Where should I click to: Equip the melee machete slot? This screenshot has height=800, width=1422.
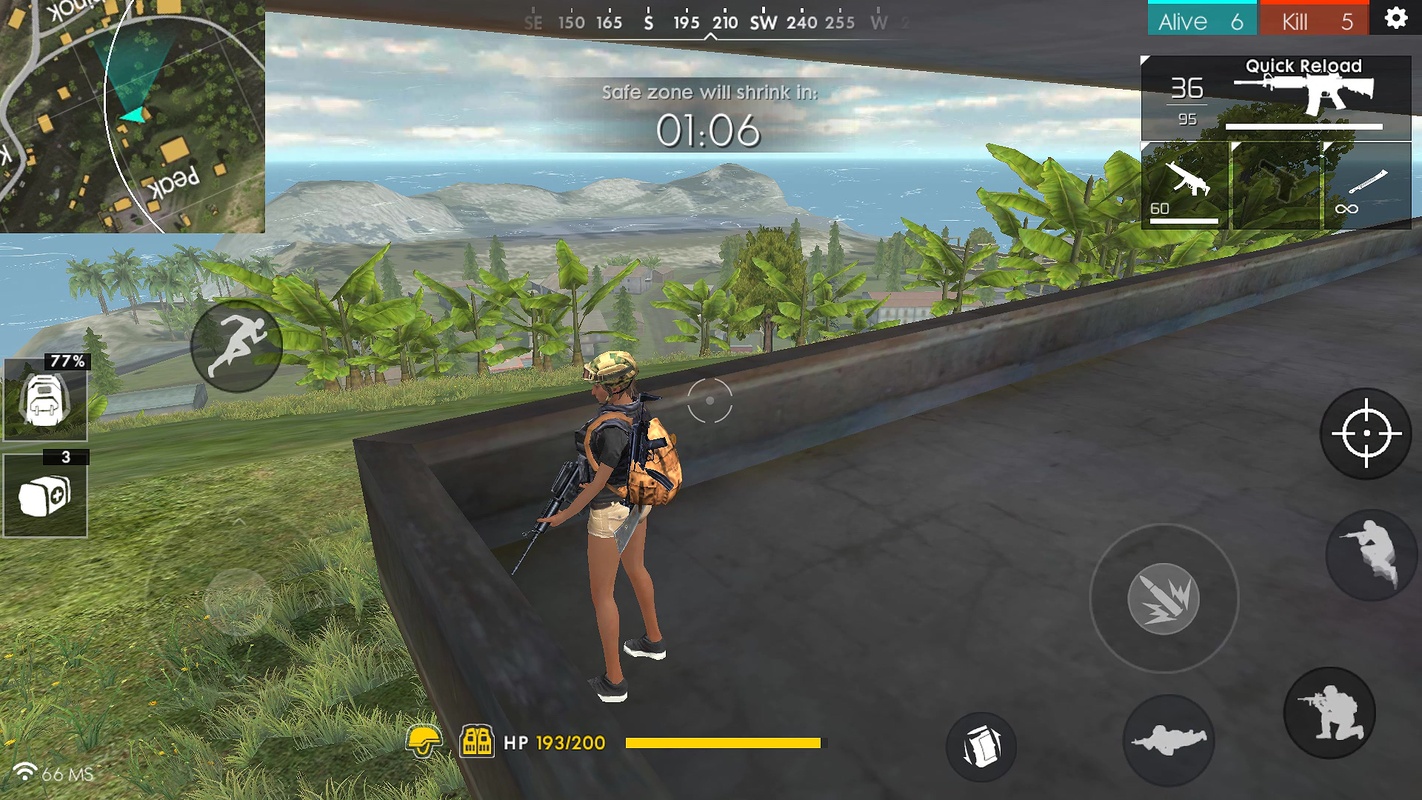pos(1366,185)
